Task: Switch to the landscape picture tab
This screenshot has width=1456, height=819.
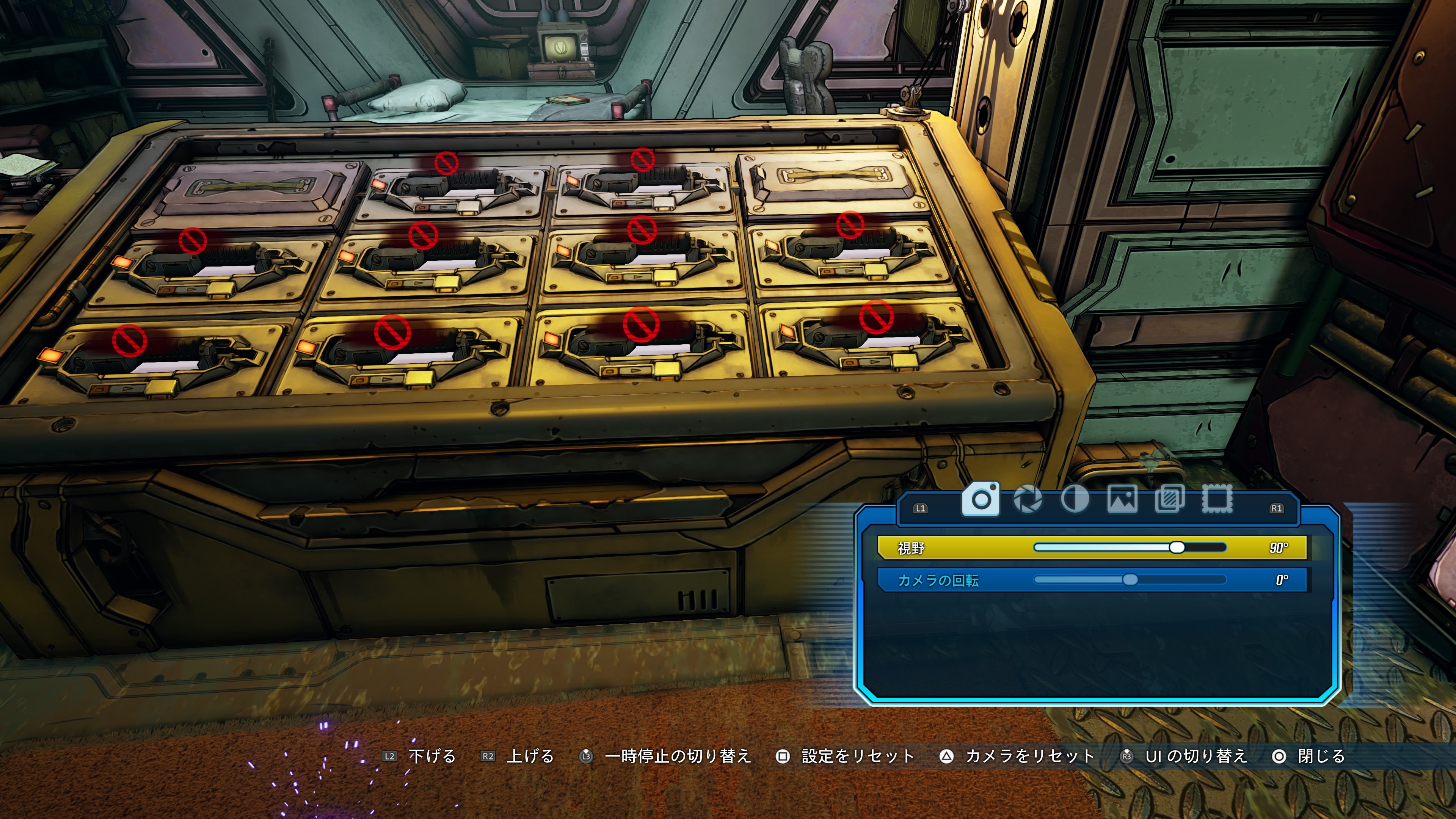Action: tap(1122, 500)
